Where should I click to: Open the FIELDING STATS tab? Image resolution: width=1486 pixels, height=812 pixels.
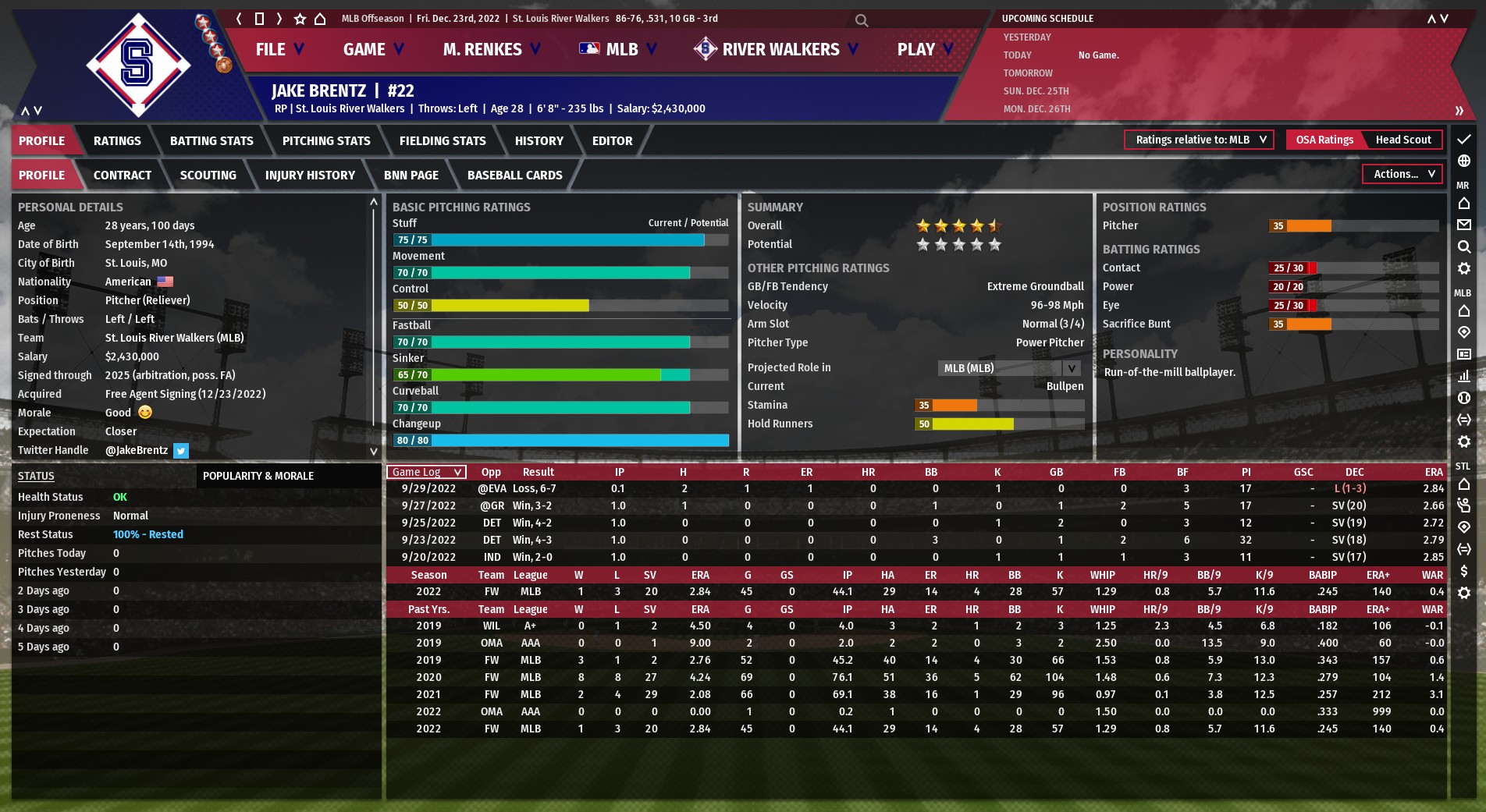[x=443, y=141]
